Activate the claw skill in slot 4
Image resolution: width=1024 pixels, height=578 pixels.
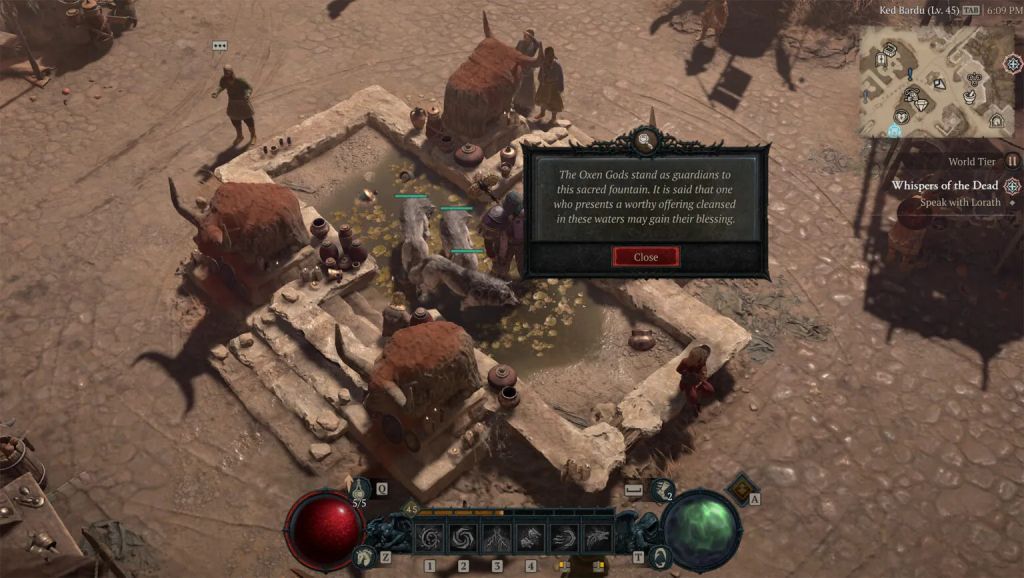point(530,537)
